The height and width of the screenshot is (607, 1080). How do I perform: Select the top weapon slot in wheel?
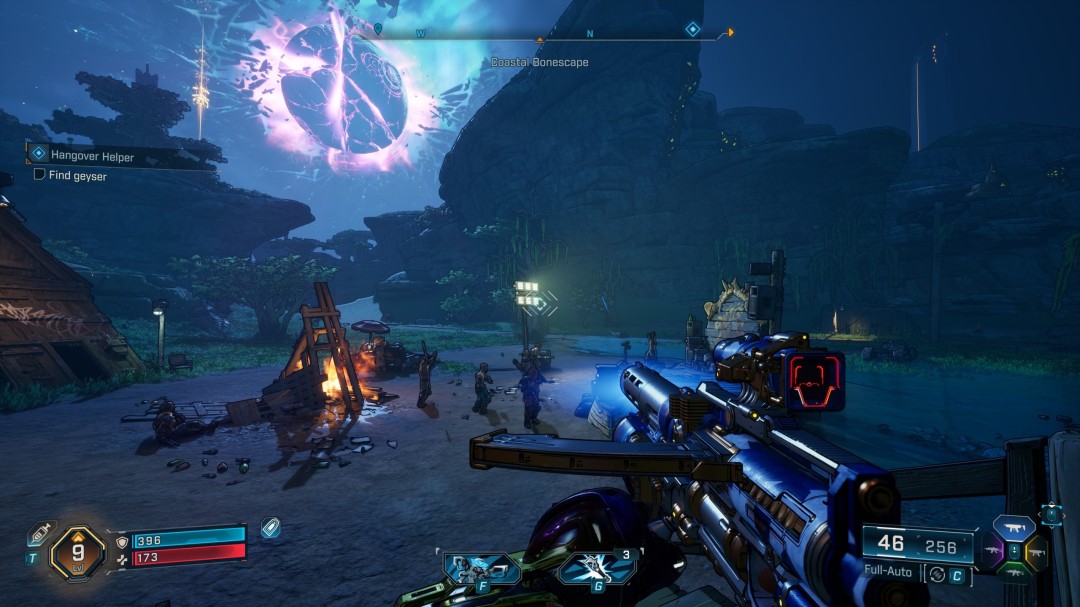click(x=1013, y=529)
